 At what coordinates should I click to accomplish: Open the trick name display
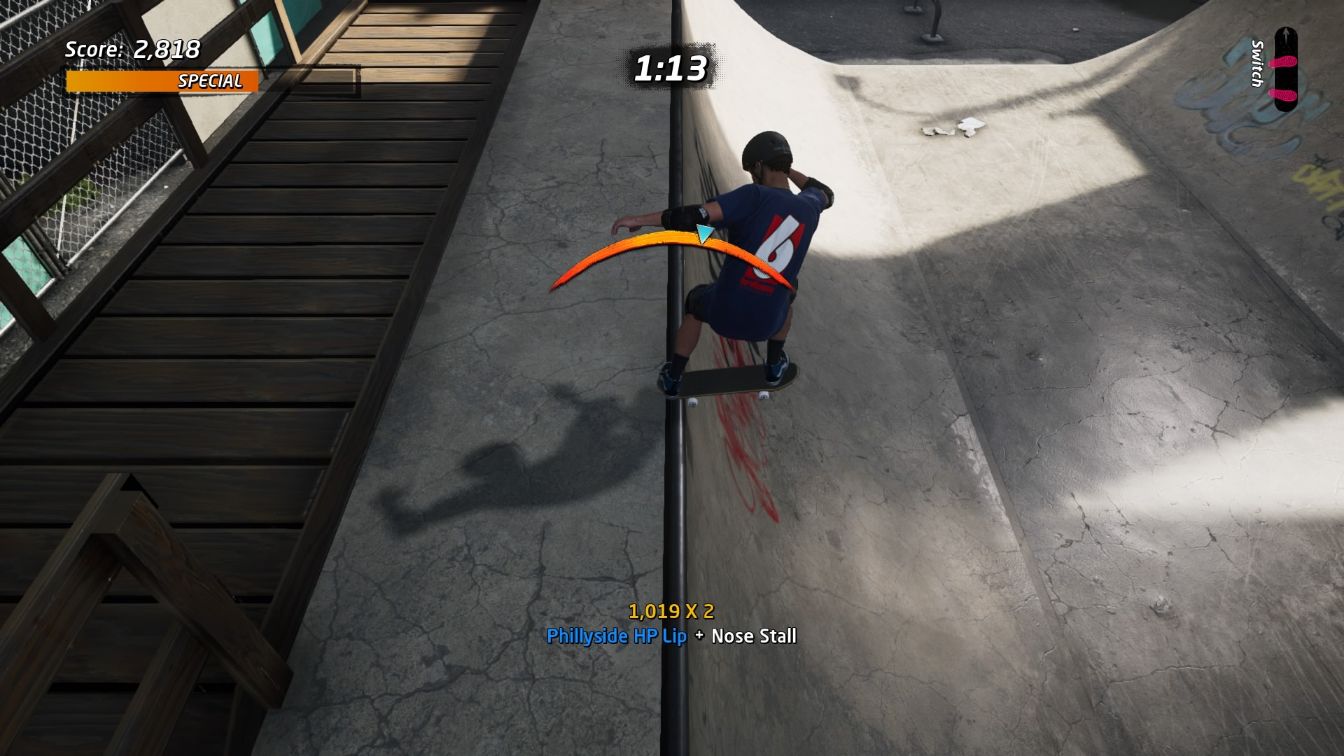click(670, 635)
